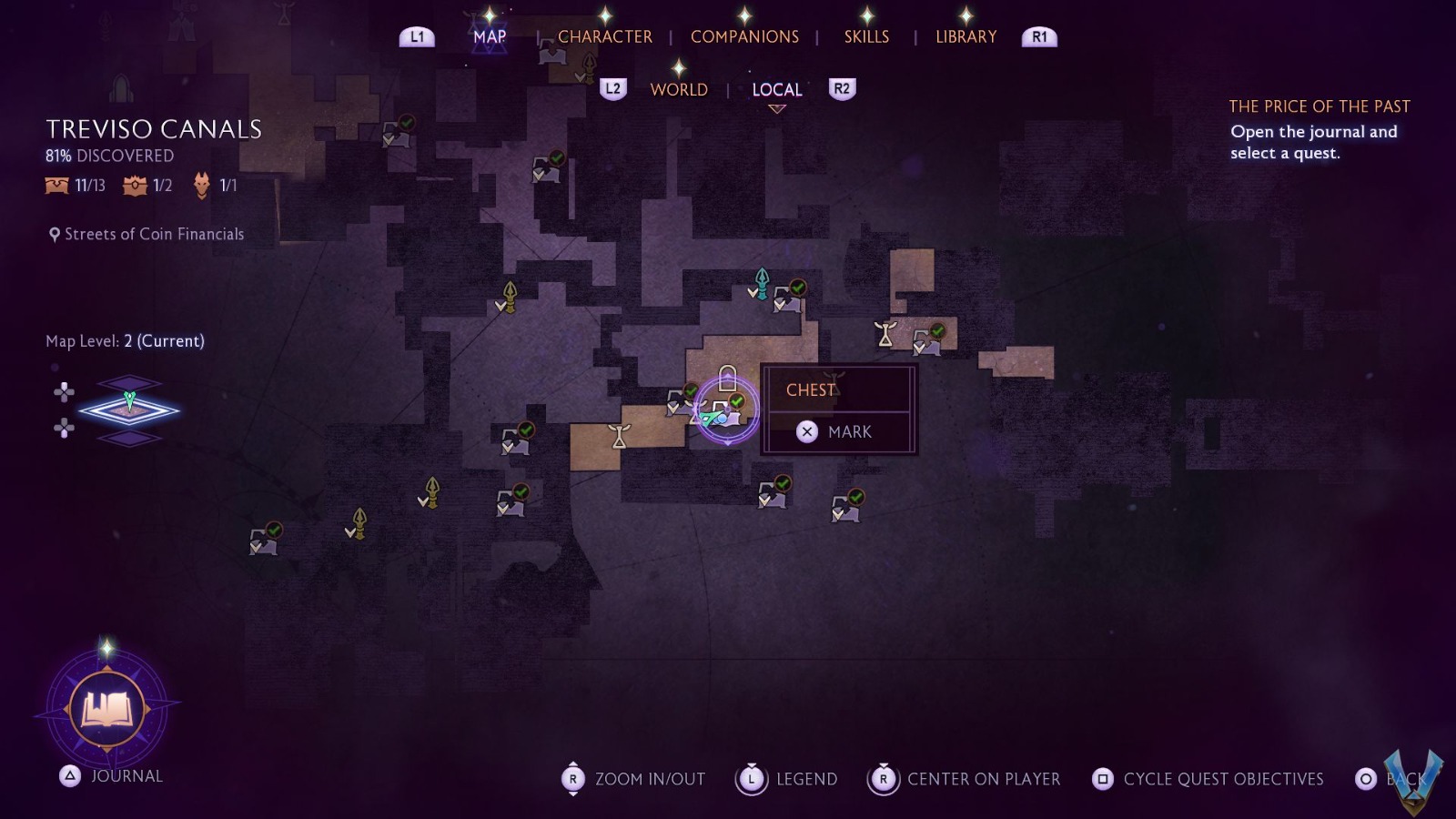Go to the Skills tab

[x=866, y=37]
